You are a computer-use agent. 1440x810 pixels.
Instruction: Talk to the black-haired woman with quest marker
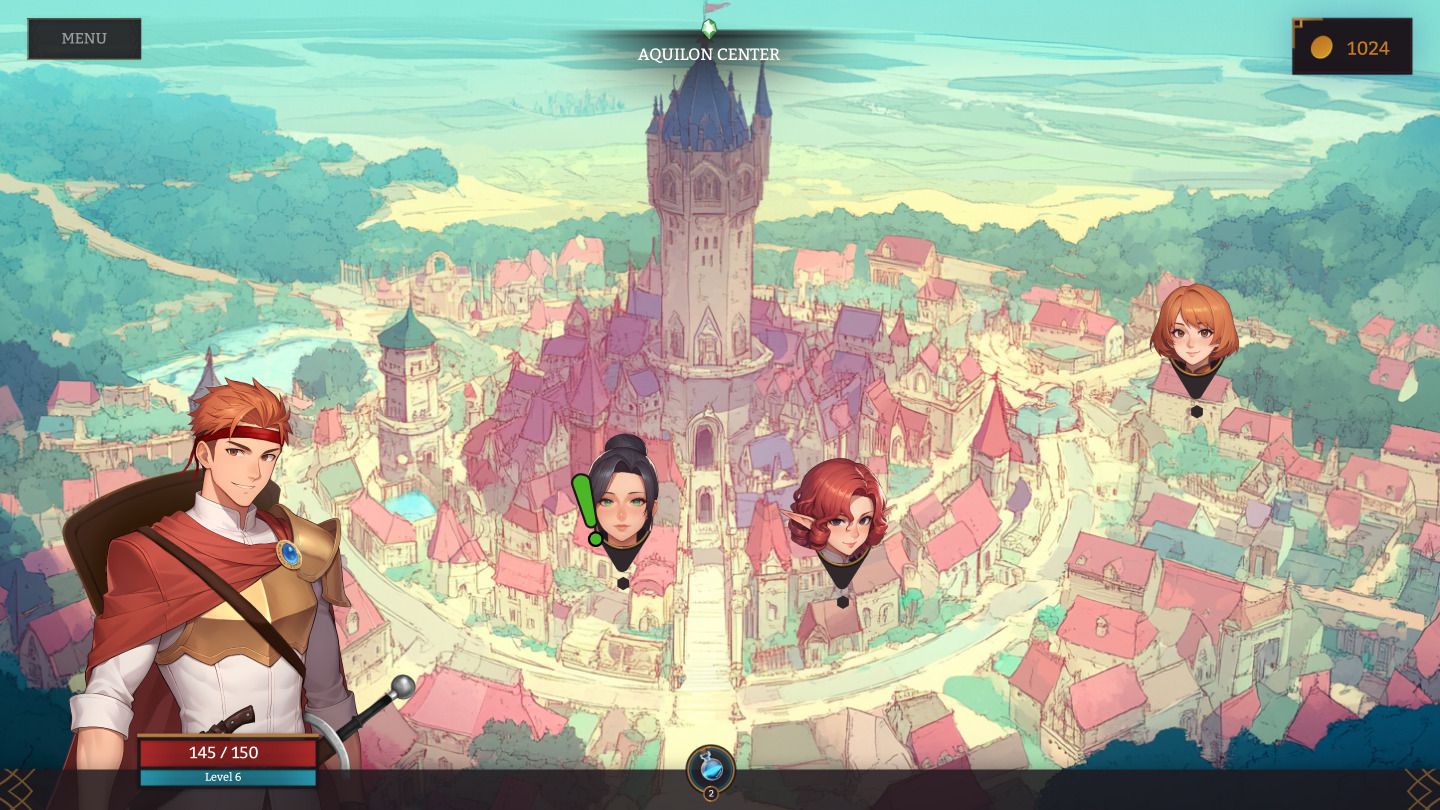tap(622, 499)
